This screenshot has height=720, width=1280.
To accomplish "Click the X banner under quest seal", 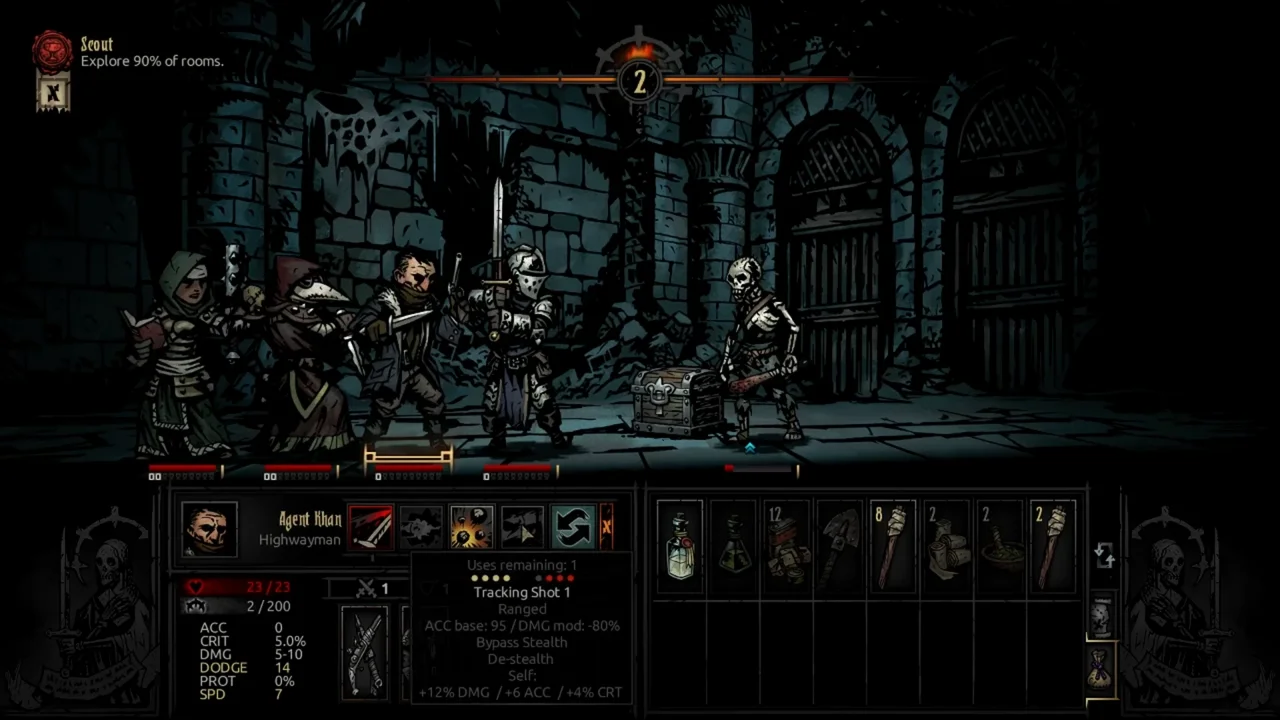I will point(53,94).
